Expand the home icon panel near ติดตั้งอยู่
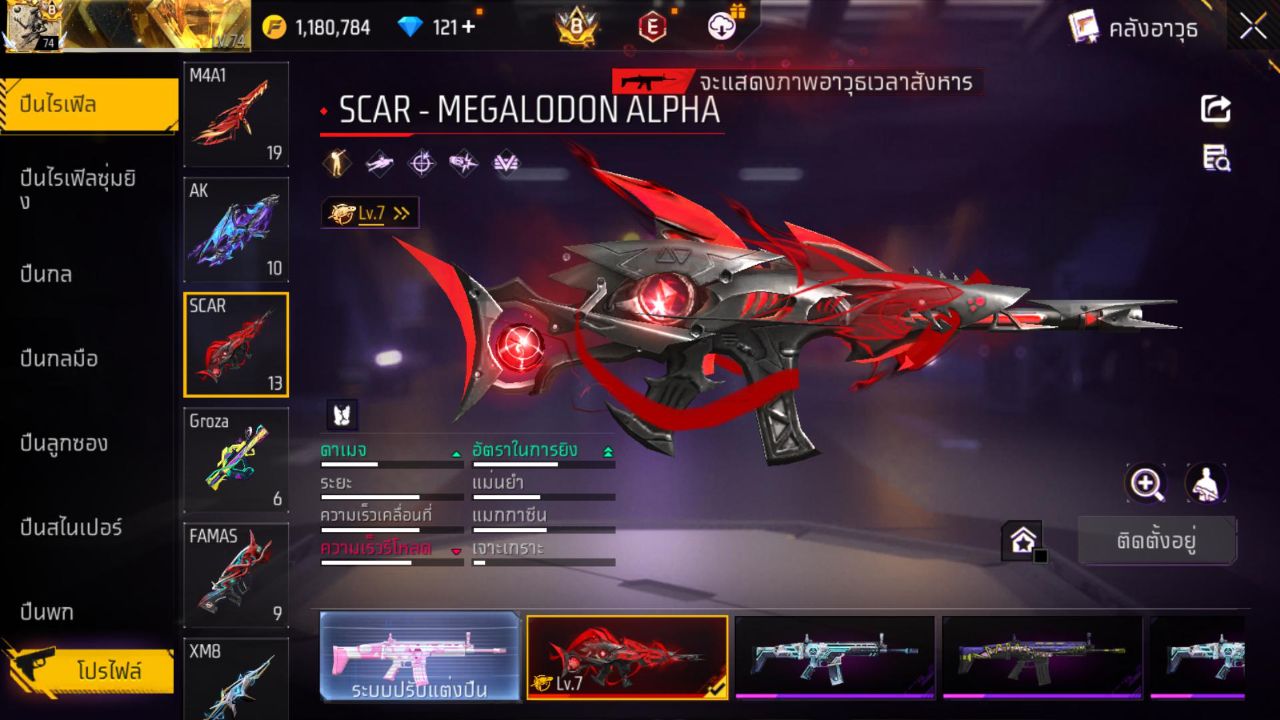Image resolution: width=1280 pixels, height=720 pixels. click(1024, 540)
